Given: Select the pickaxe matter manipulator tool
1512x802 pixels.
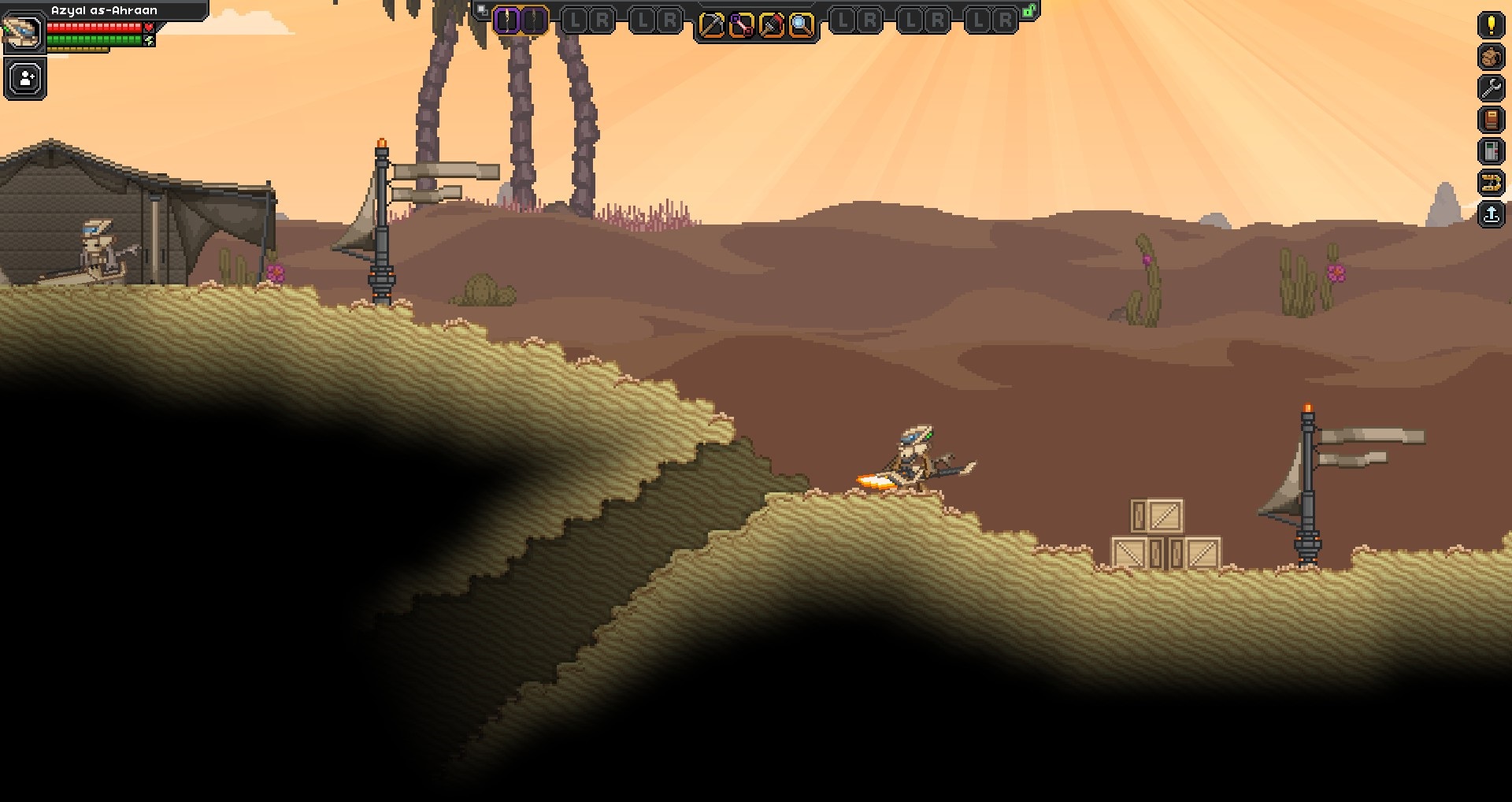Looking at the screenshot, I should [711, 26].
